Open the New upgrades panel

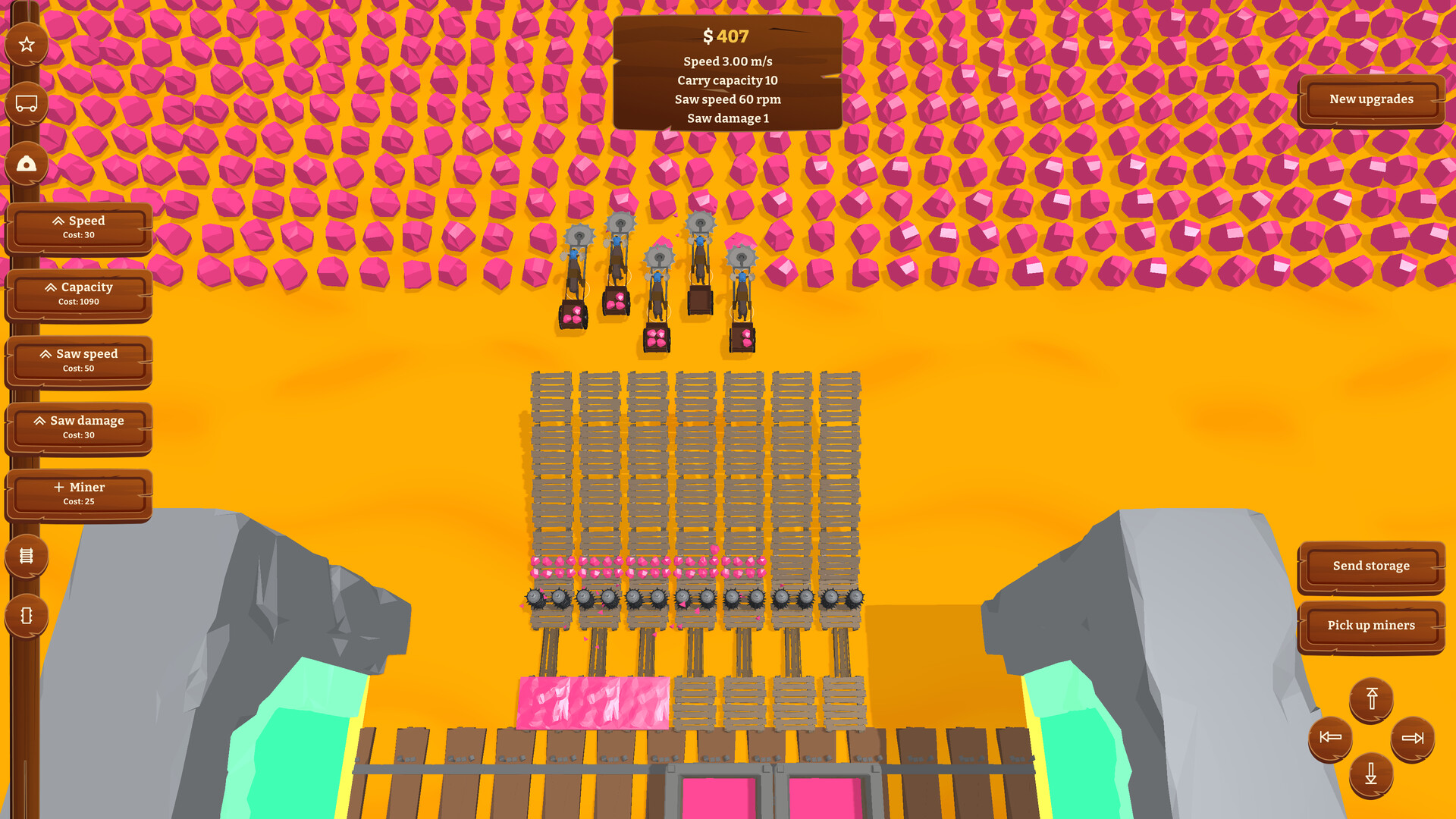pos(1370,99)
